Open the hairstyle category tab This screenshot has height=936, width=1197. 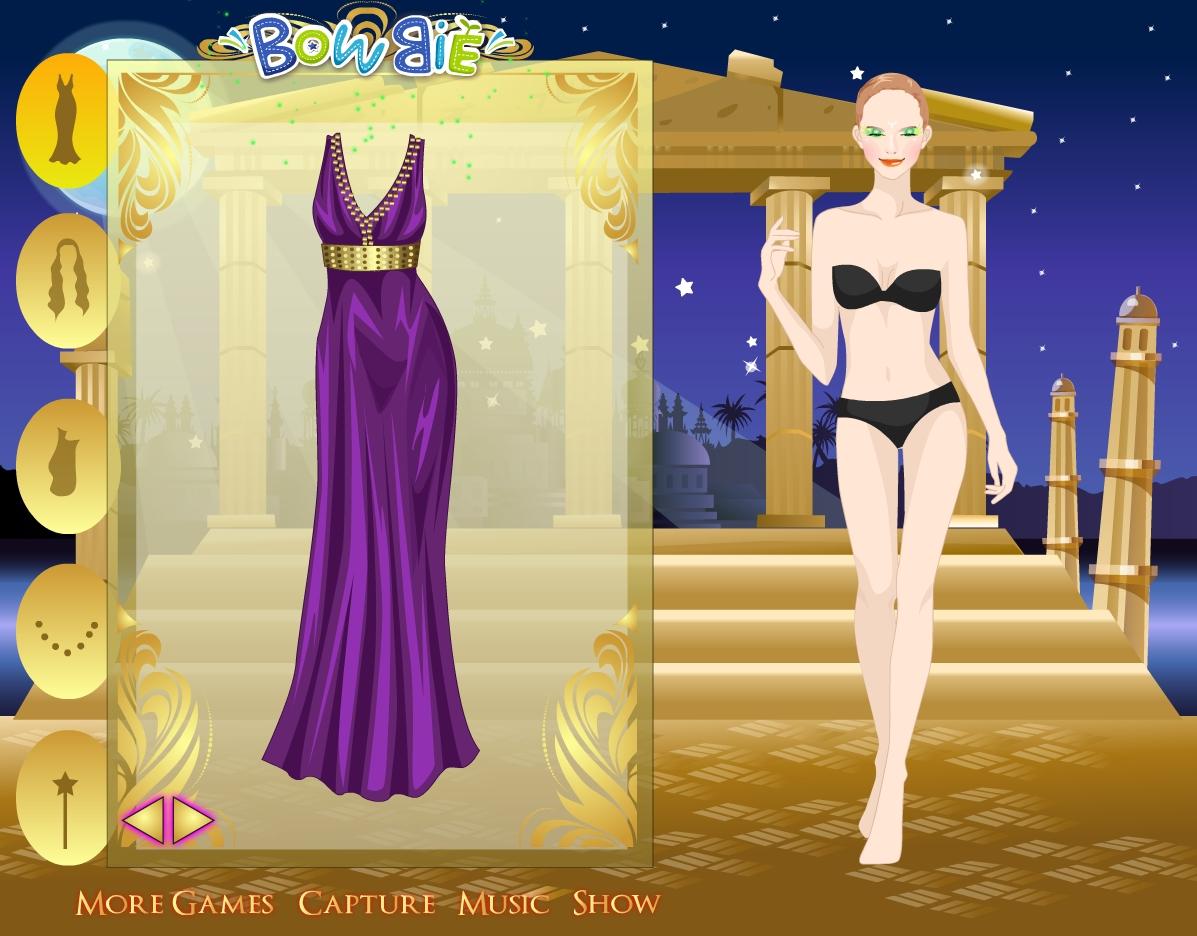(x=62, y=281)
